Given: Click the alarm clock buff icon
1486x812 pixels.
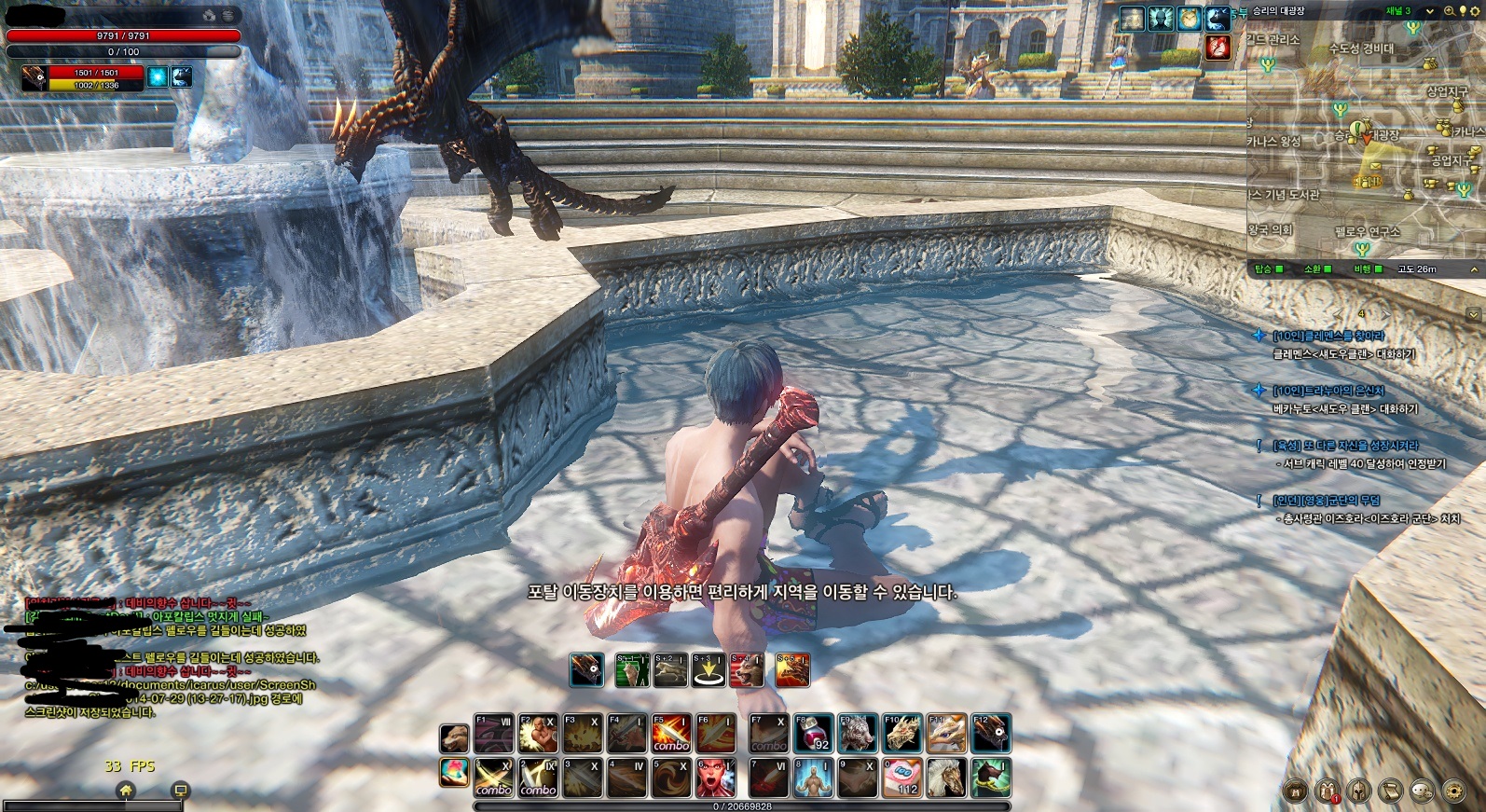Looking at the screenshot, I should coord(1189,19).
